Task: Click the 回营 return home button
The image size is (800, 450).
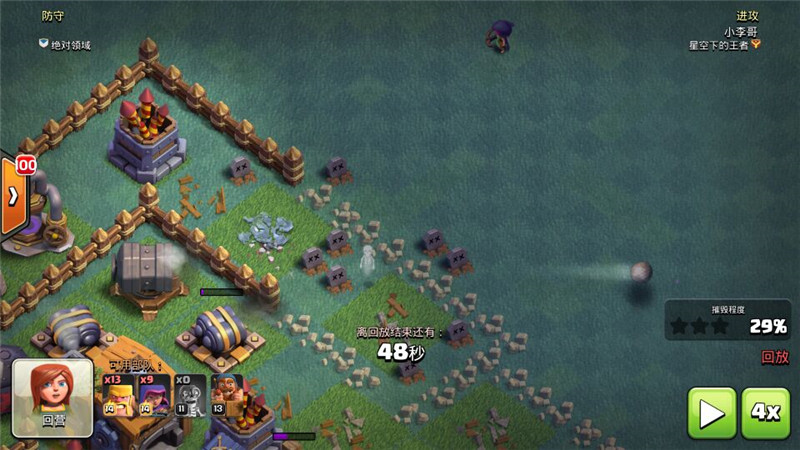Action: 52,397
